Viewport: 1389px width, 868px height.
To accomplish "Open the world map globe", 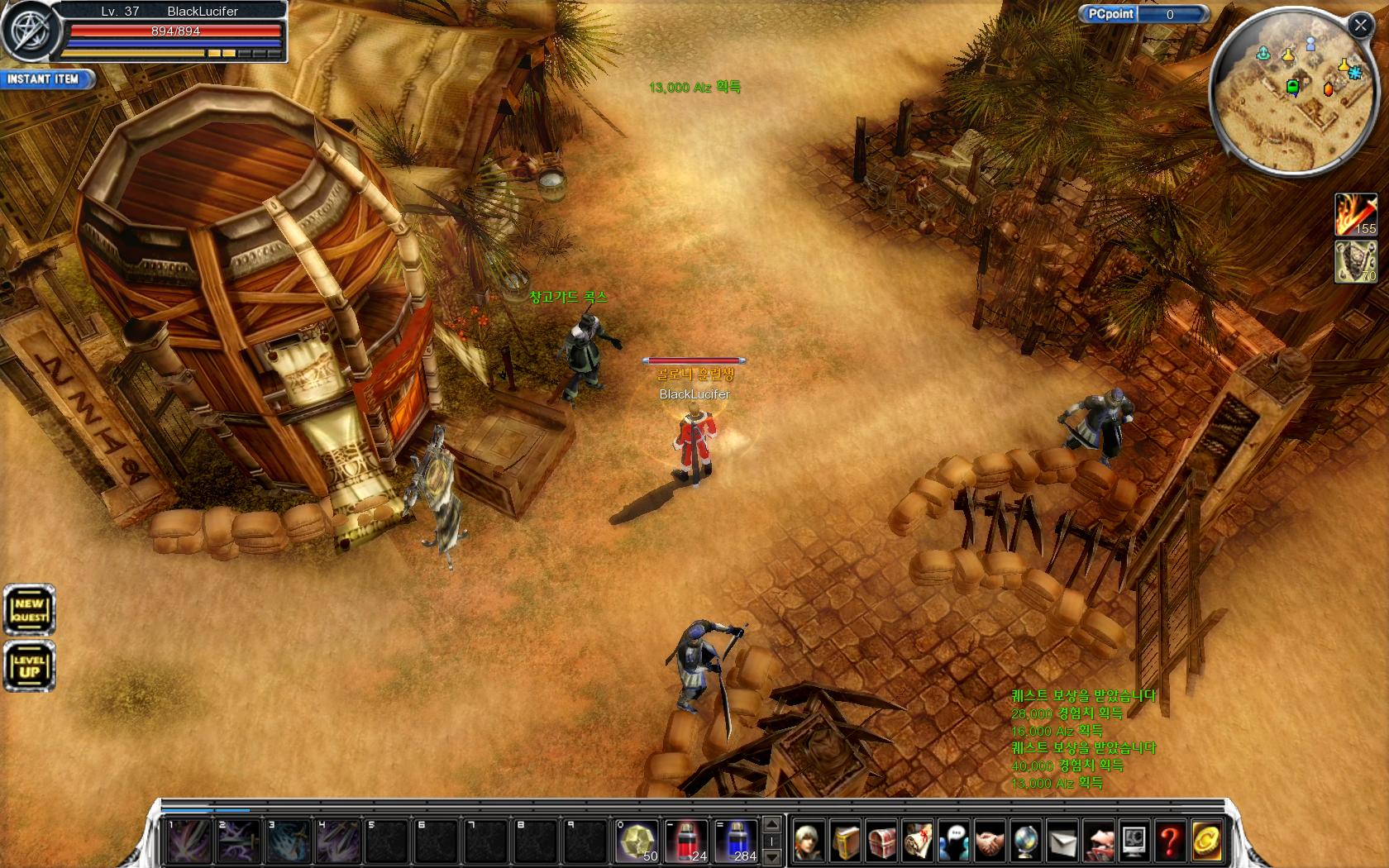I will 1026,842.
